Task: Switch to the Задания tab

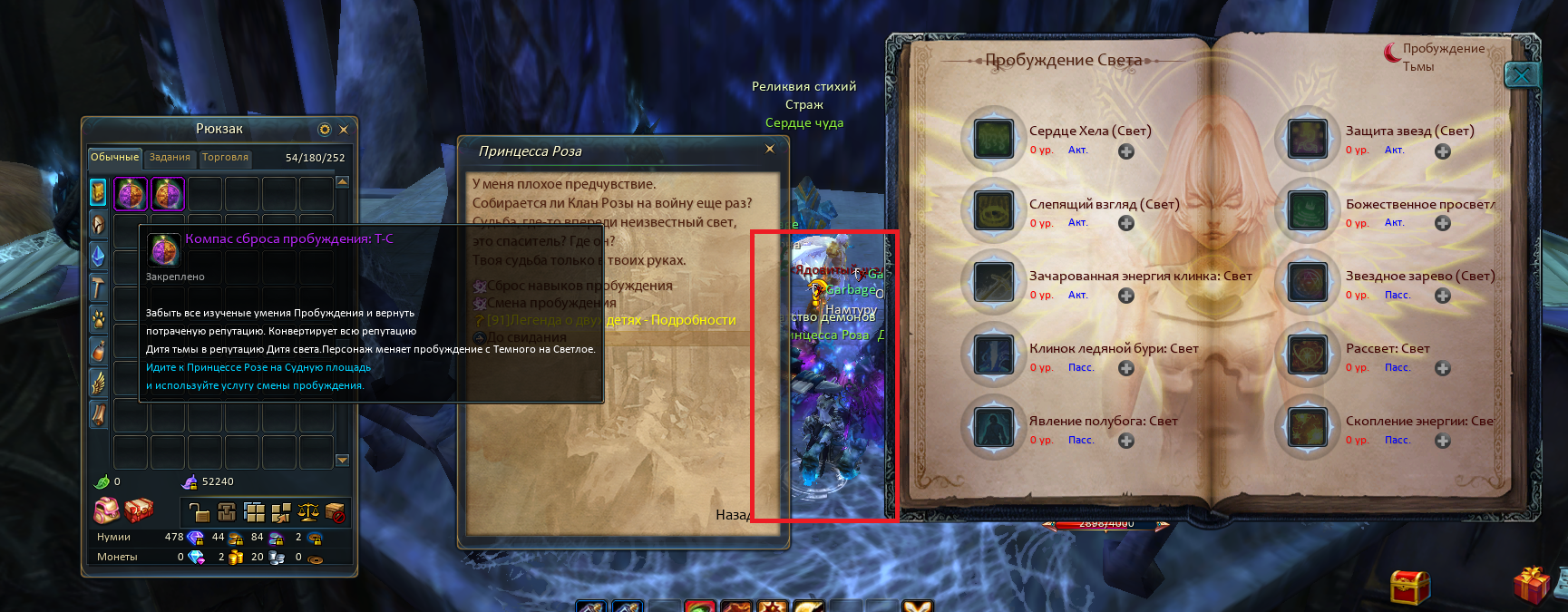Action: click(170, 158)
